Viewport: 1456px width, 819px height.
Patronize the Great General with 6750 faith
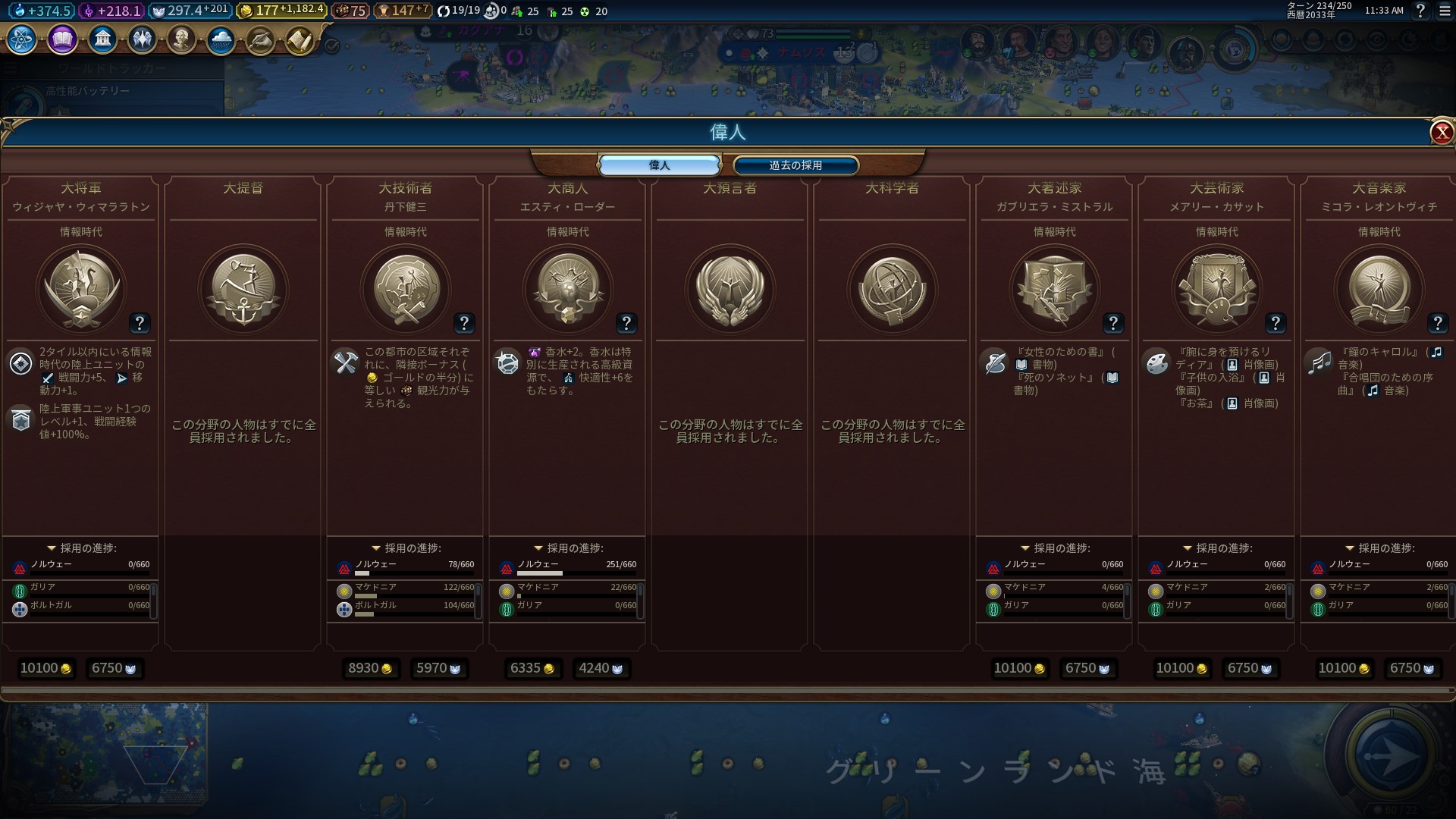[114, 668]
